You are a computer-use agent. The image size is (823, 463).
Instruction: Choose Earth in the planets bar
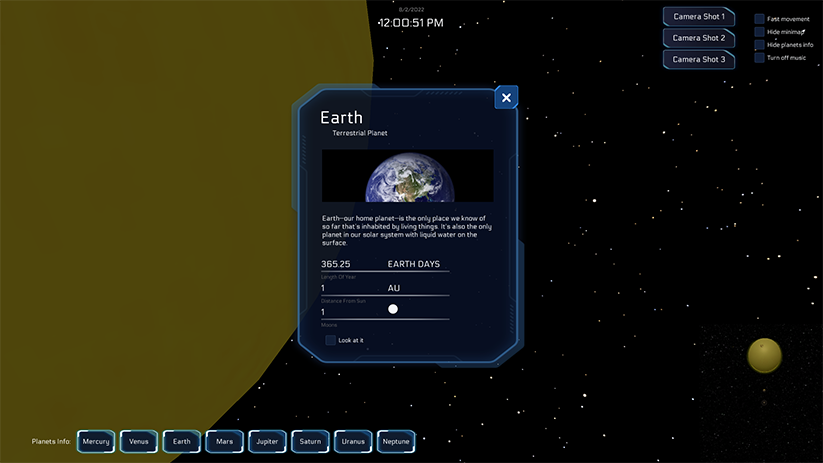click(182, 441)
